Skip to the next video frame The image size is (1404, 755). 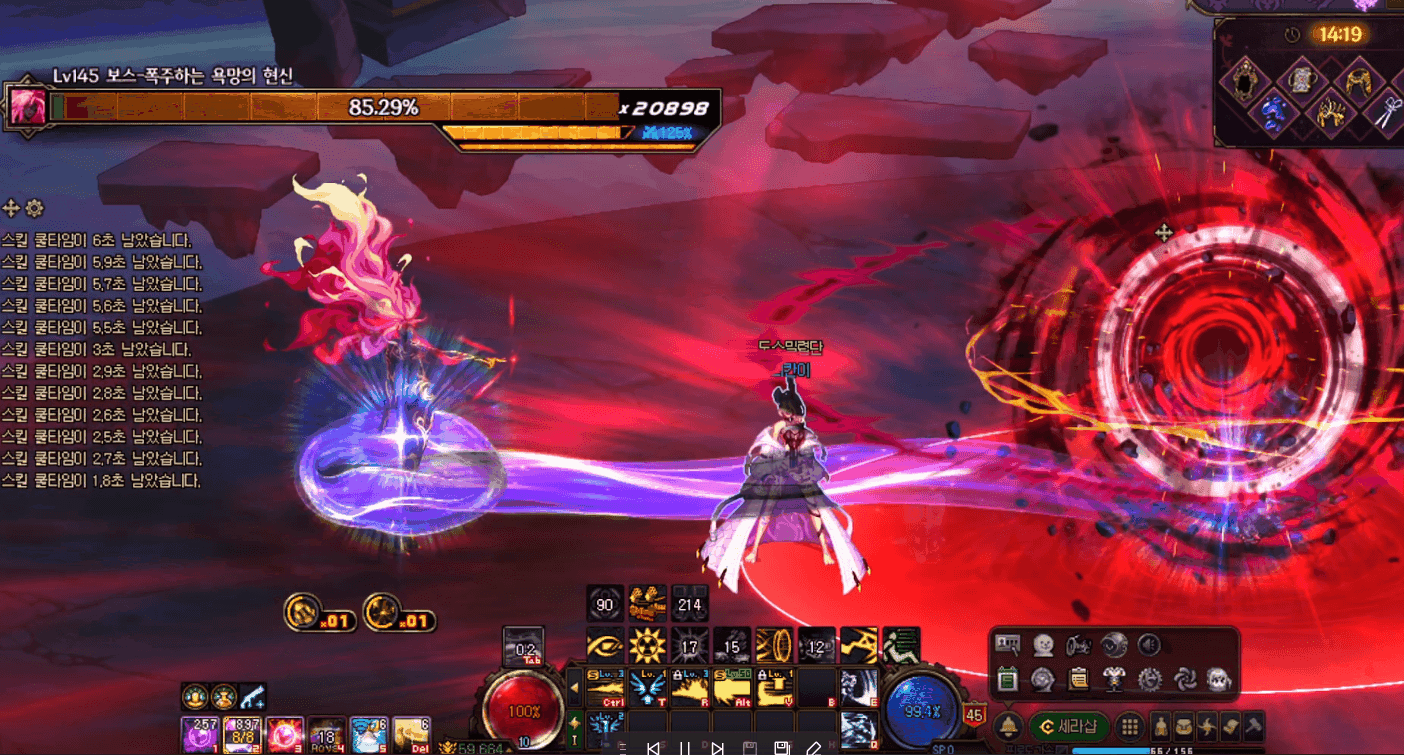coord(717,748)
